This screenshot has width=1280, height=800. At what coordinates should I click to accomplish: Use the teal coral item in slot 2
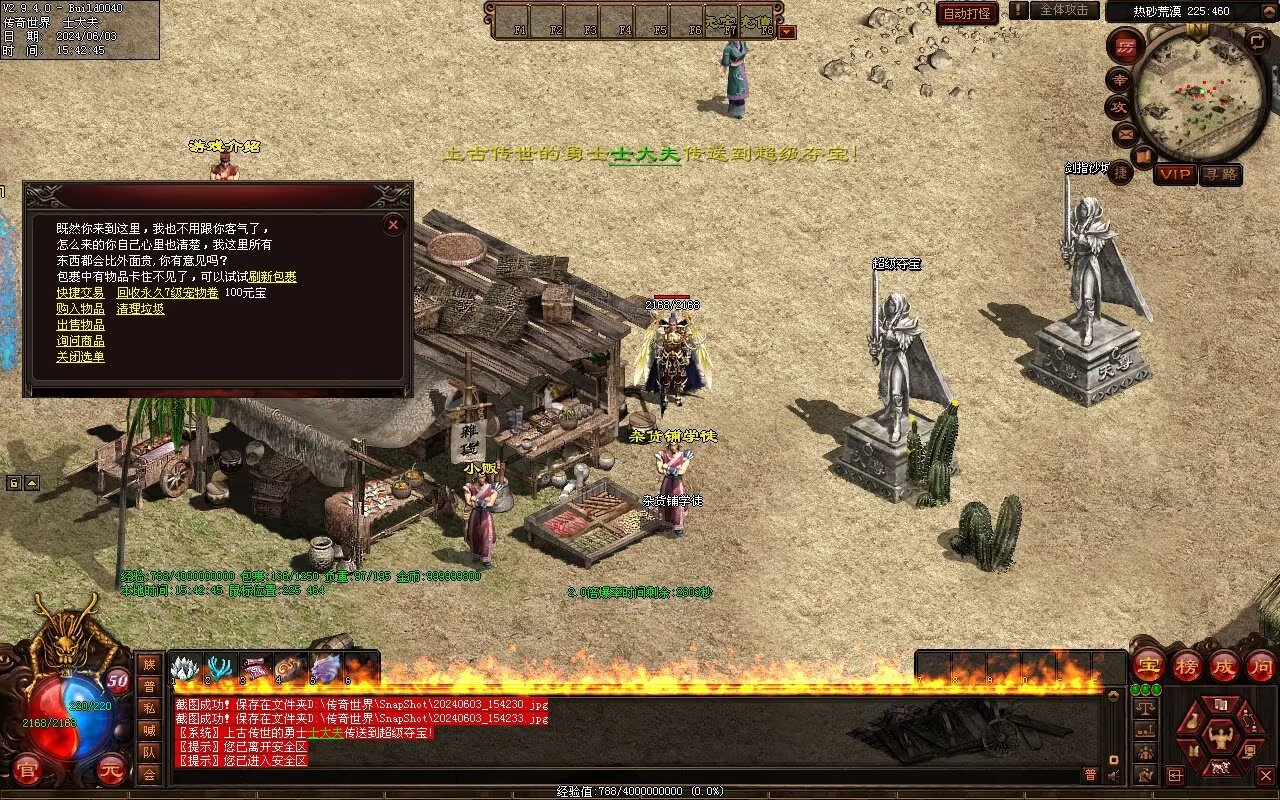219,668
